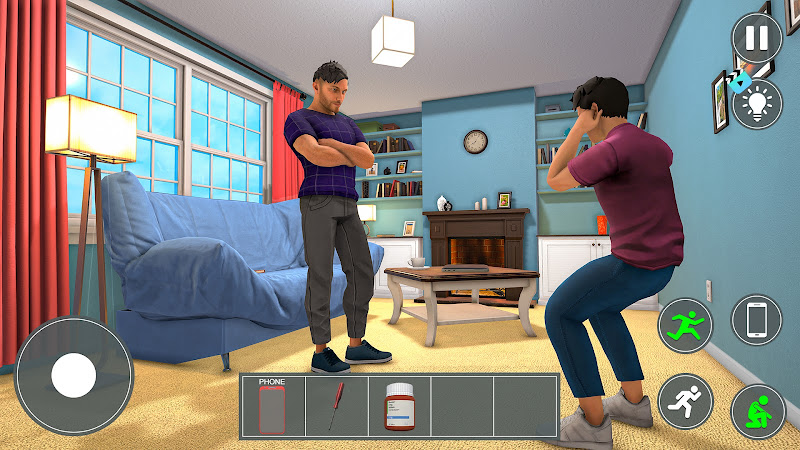Pause the game
This screenshot has height=450, width=800.
757,39
